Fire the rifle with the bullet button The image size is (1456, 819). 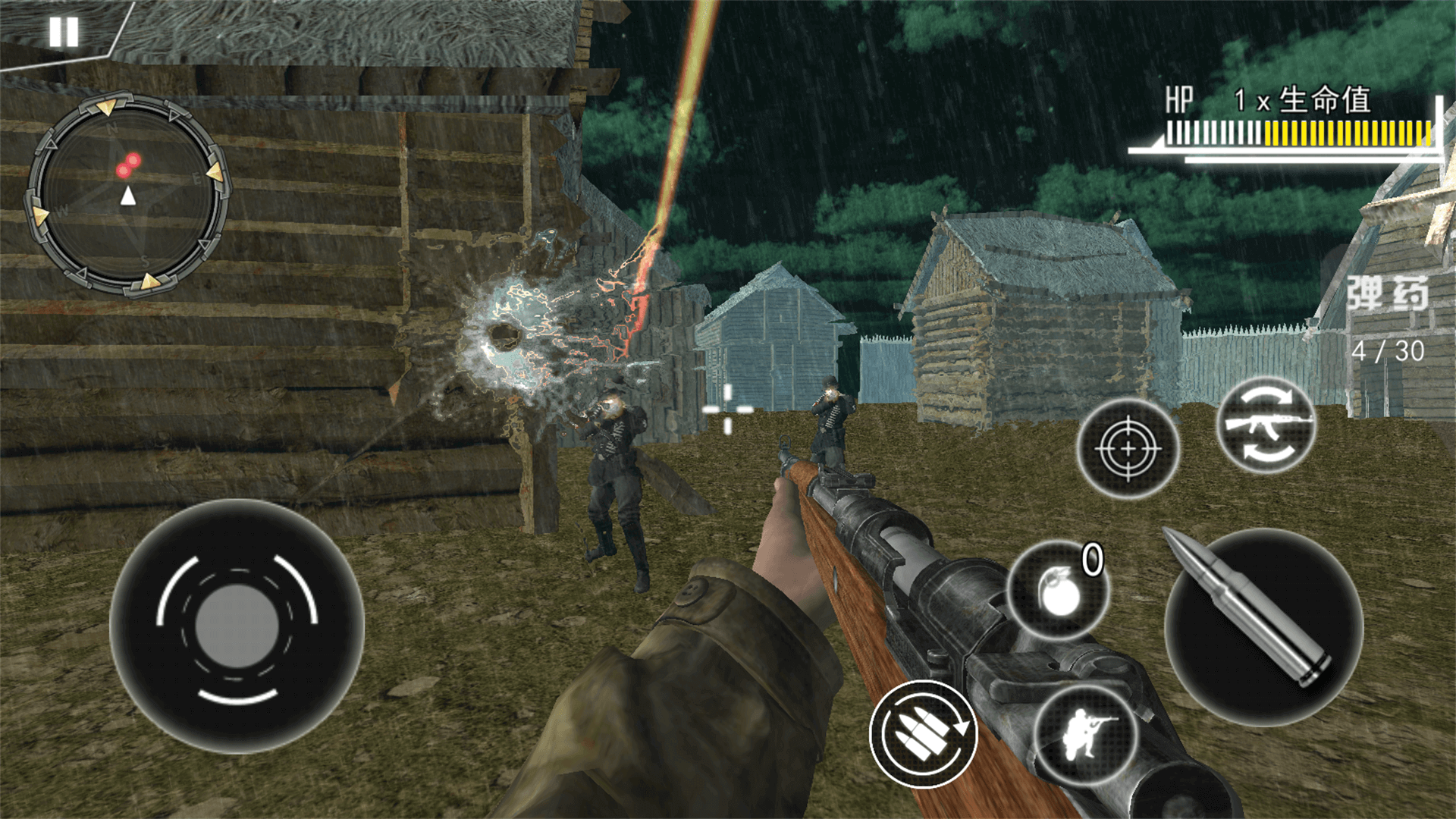click(x=1263, y=626)
